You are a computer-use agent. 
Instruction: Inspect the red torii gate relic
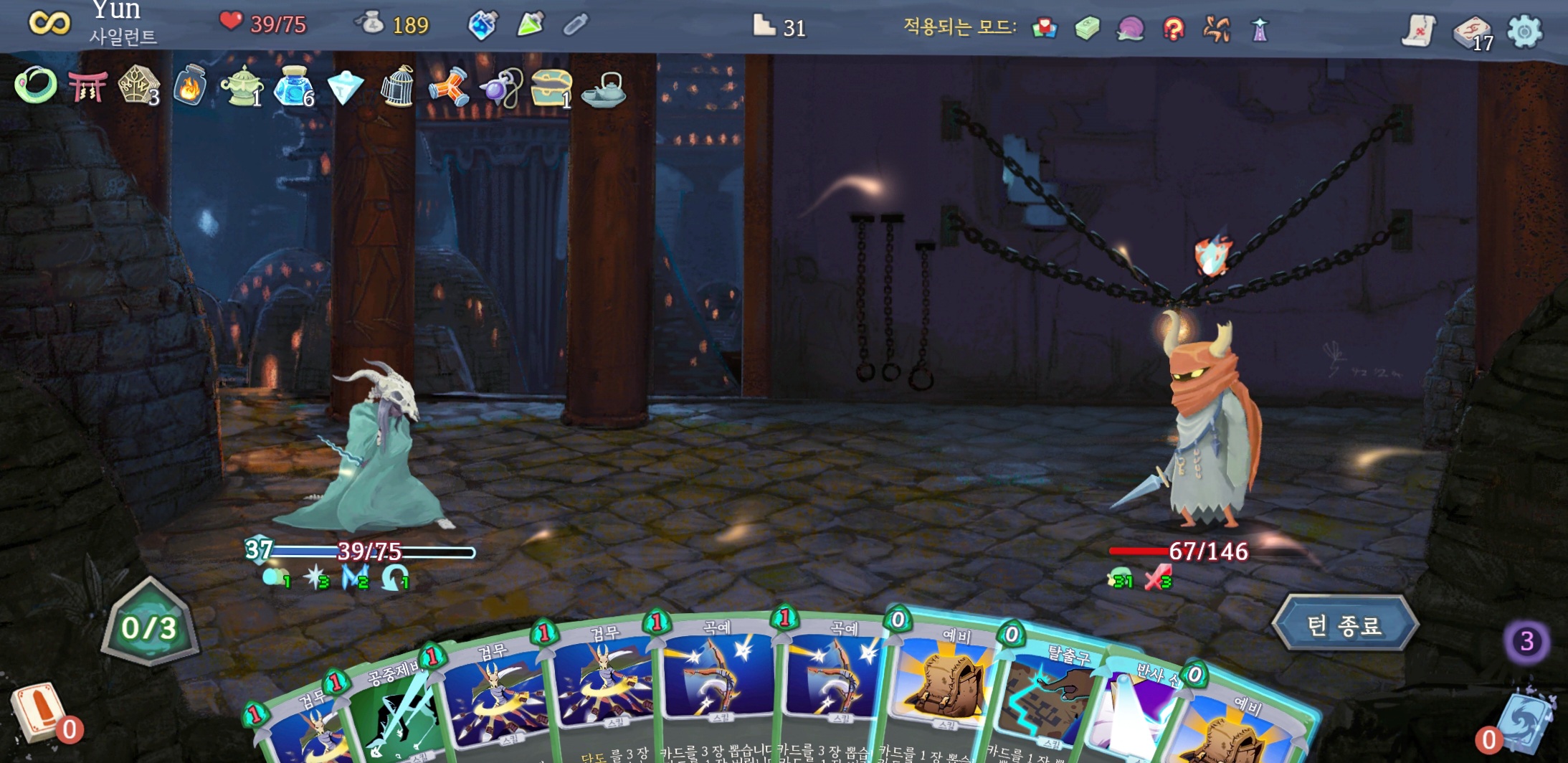pos(87,87)
